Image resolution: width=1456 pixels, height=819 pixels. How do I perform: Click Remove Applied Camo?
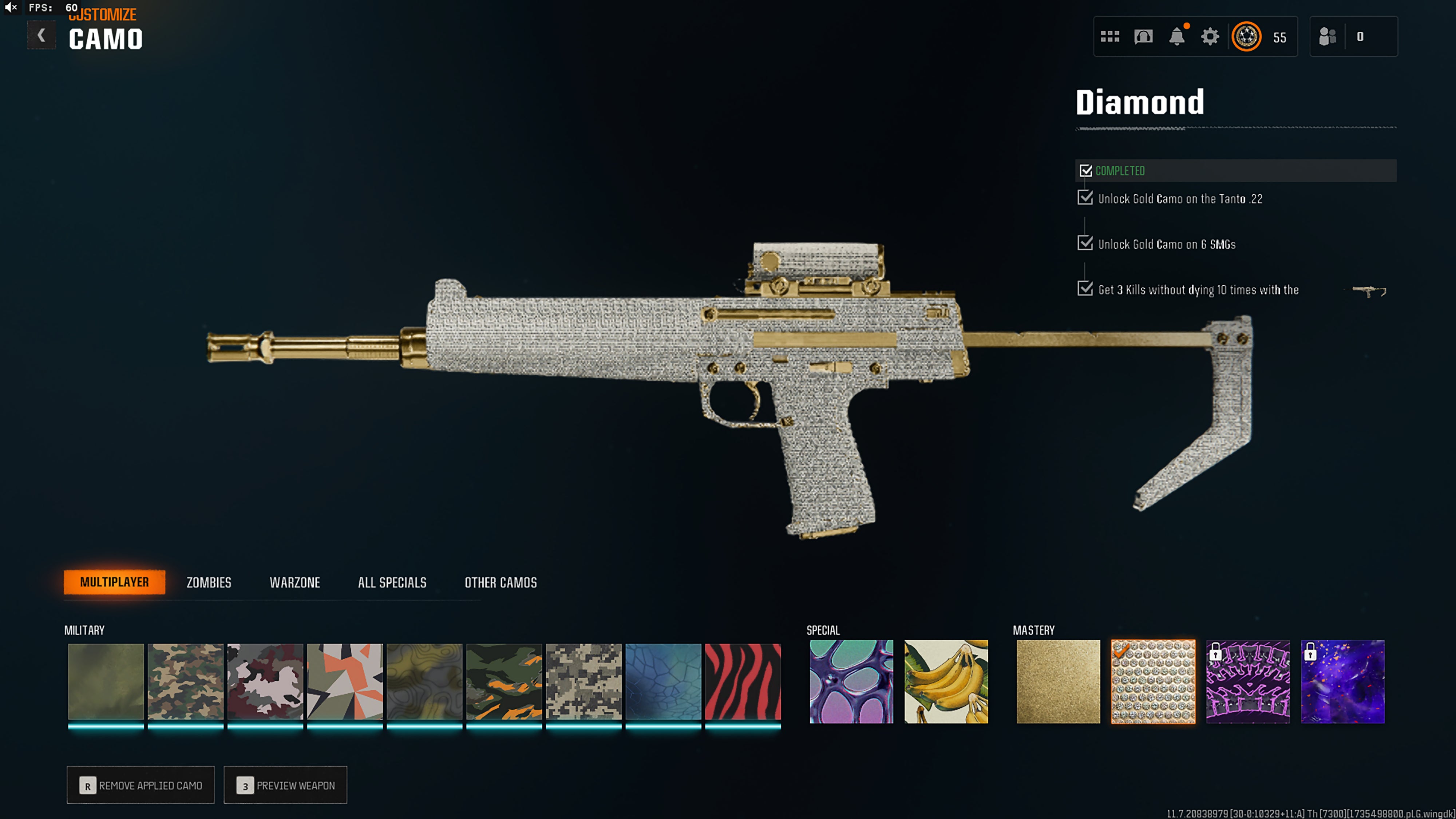pyautogui.click(x=141, y=785)
